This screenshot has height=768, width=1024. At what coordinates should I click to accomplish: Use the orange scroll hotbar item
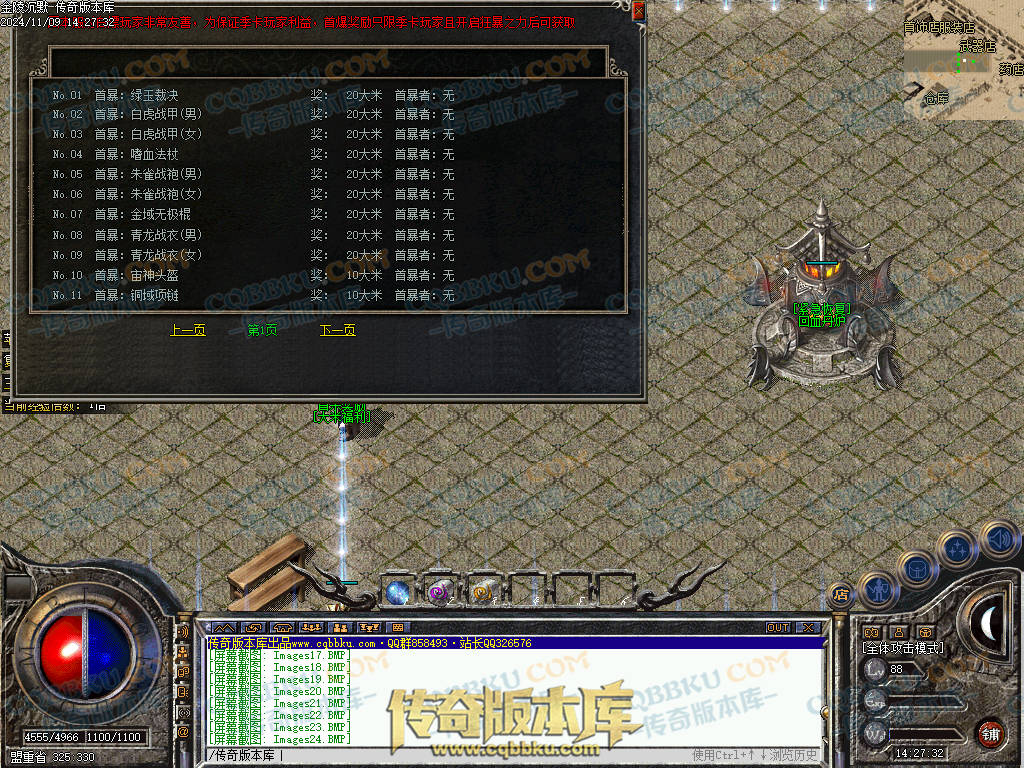pos(483,591)
